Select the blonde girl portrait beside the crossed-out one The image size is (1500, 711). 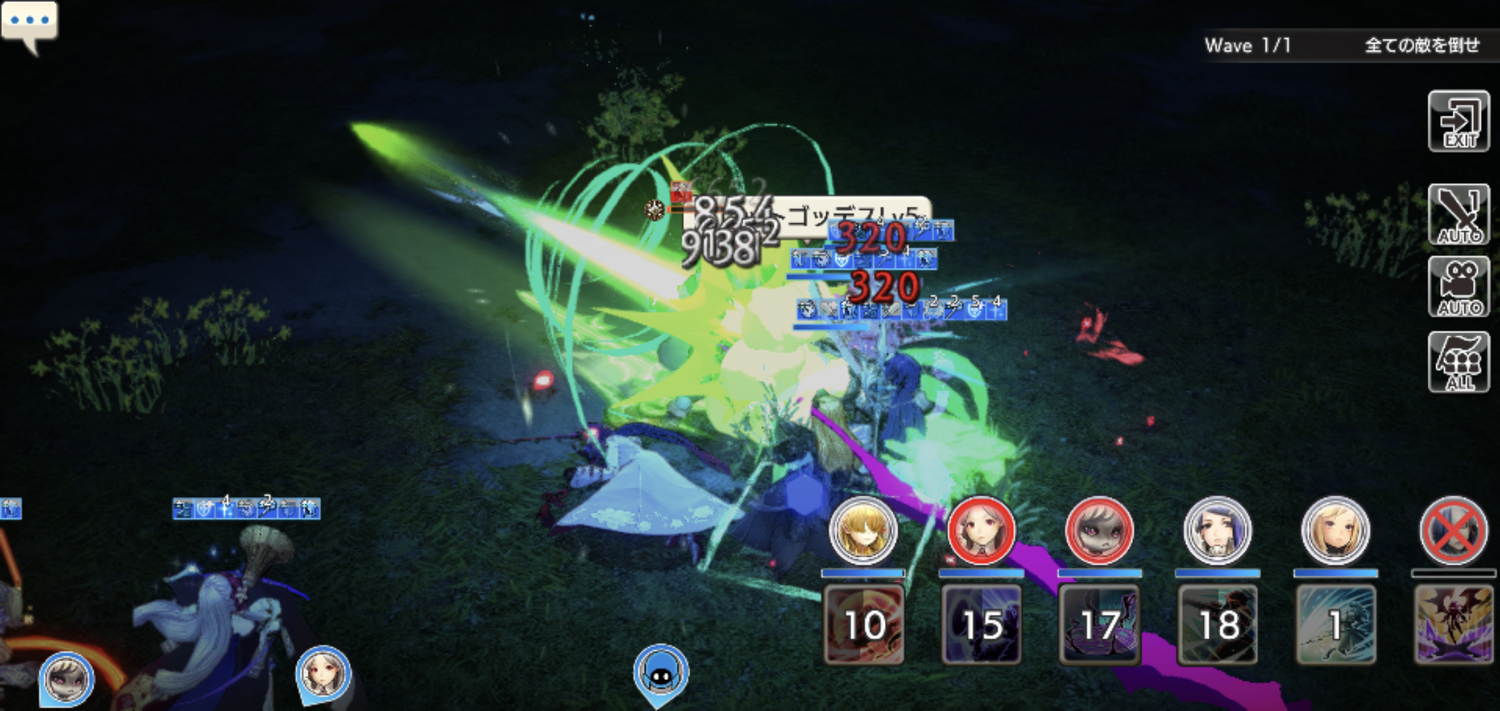click(1335, 530)
